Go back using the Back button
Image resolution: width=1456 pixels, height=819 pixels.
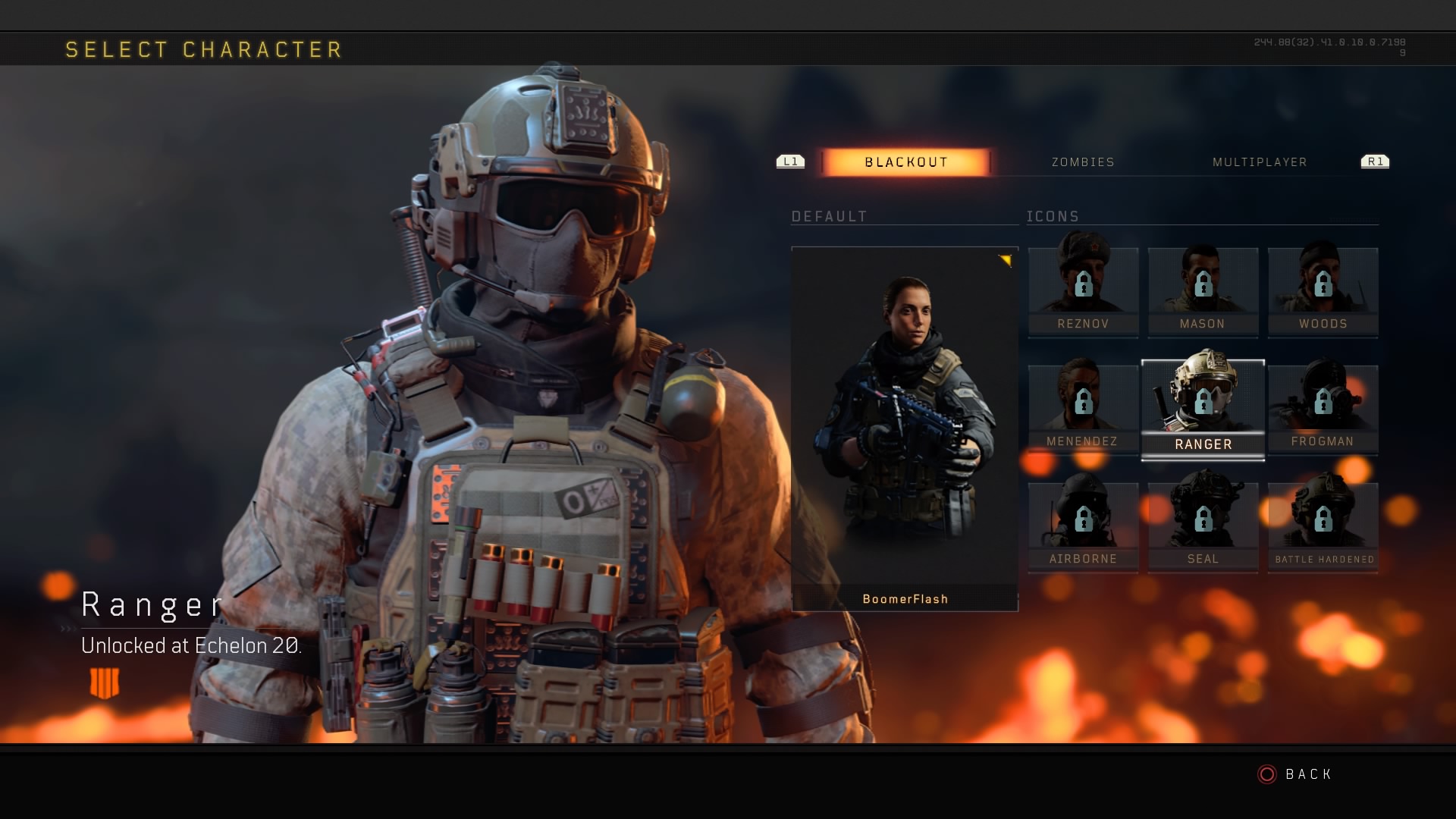(1295, 774)
